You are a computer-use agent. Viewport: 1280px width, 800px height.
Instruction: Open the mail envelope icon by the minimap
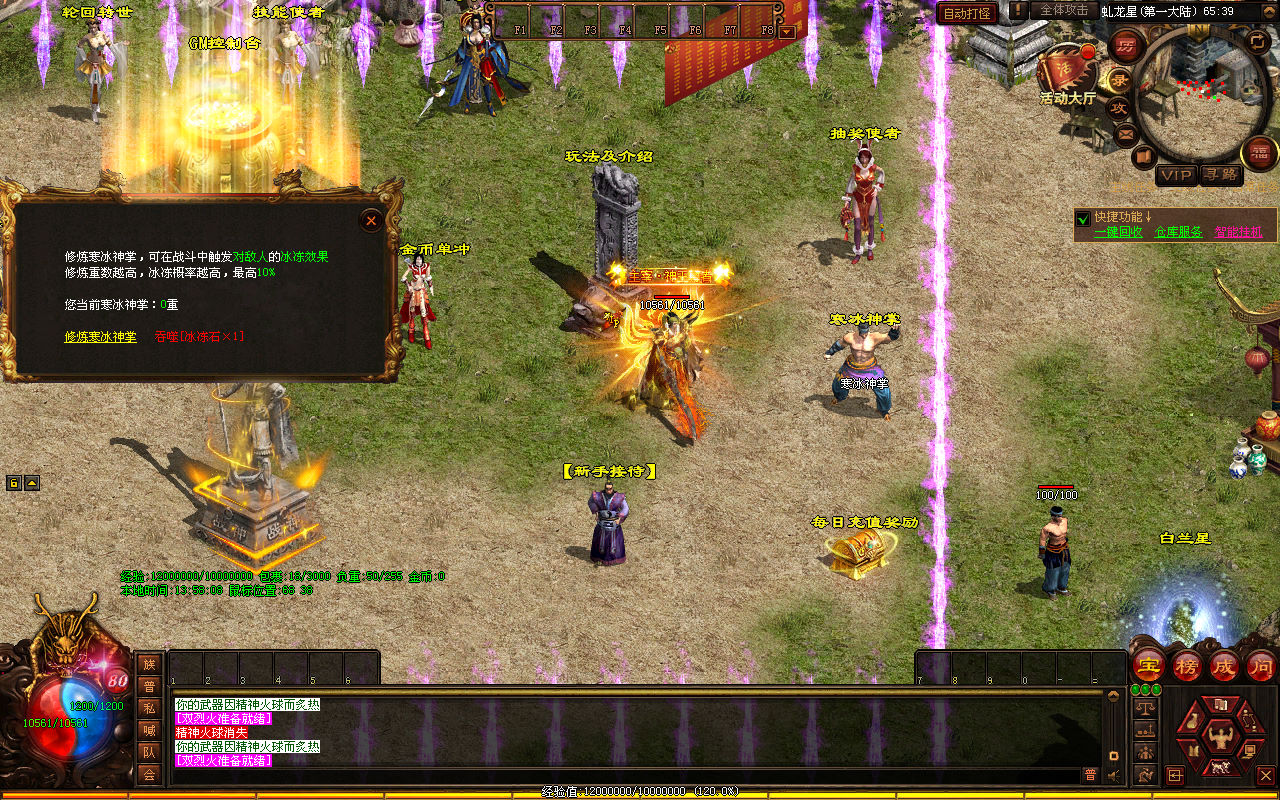pos(1126,133)
